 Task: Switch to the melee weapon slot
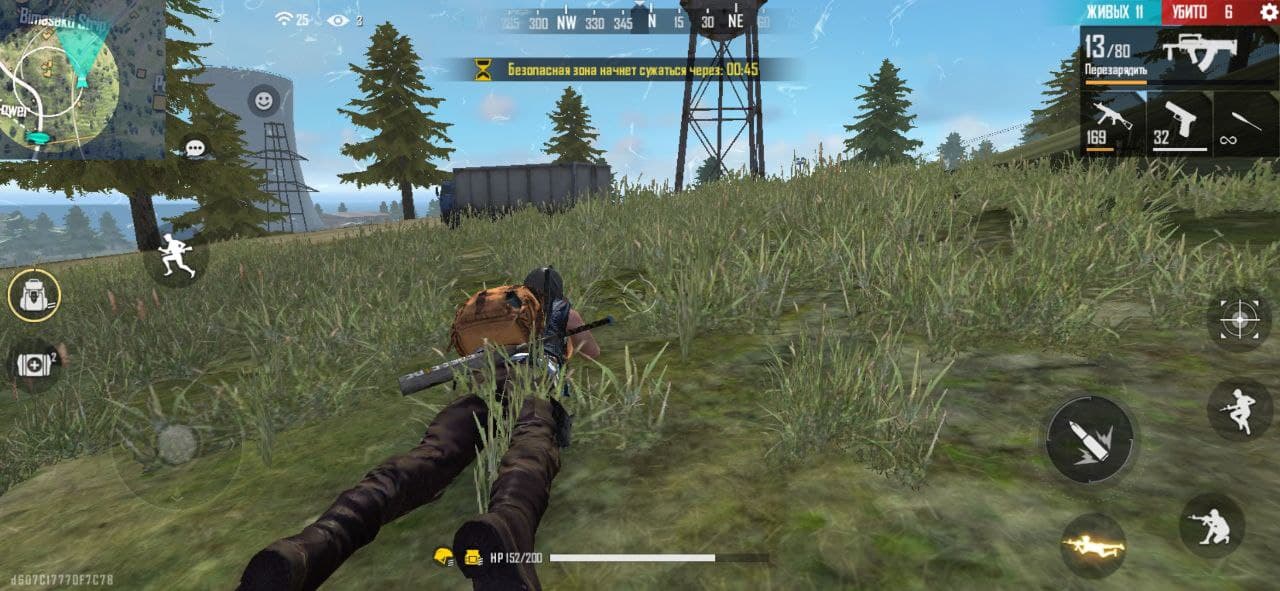point(1244,123)
